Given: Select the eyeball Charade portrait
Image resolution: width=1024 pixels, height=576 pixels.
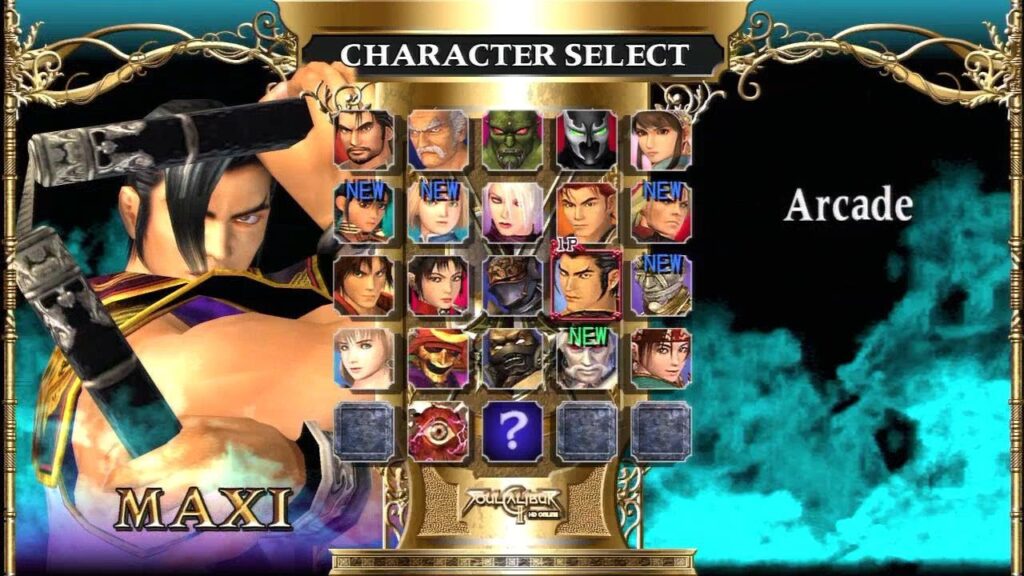Looking at the screenshot, I should (438, 431).
